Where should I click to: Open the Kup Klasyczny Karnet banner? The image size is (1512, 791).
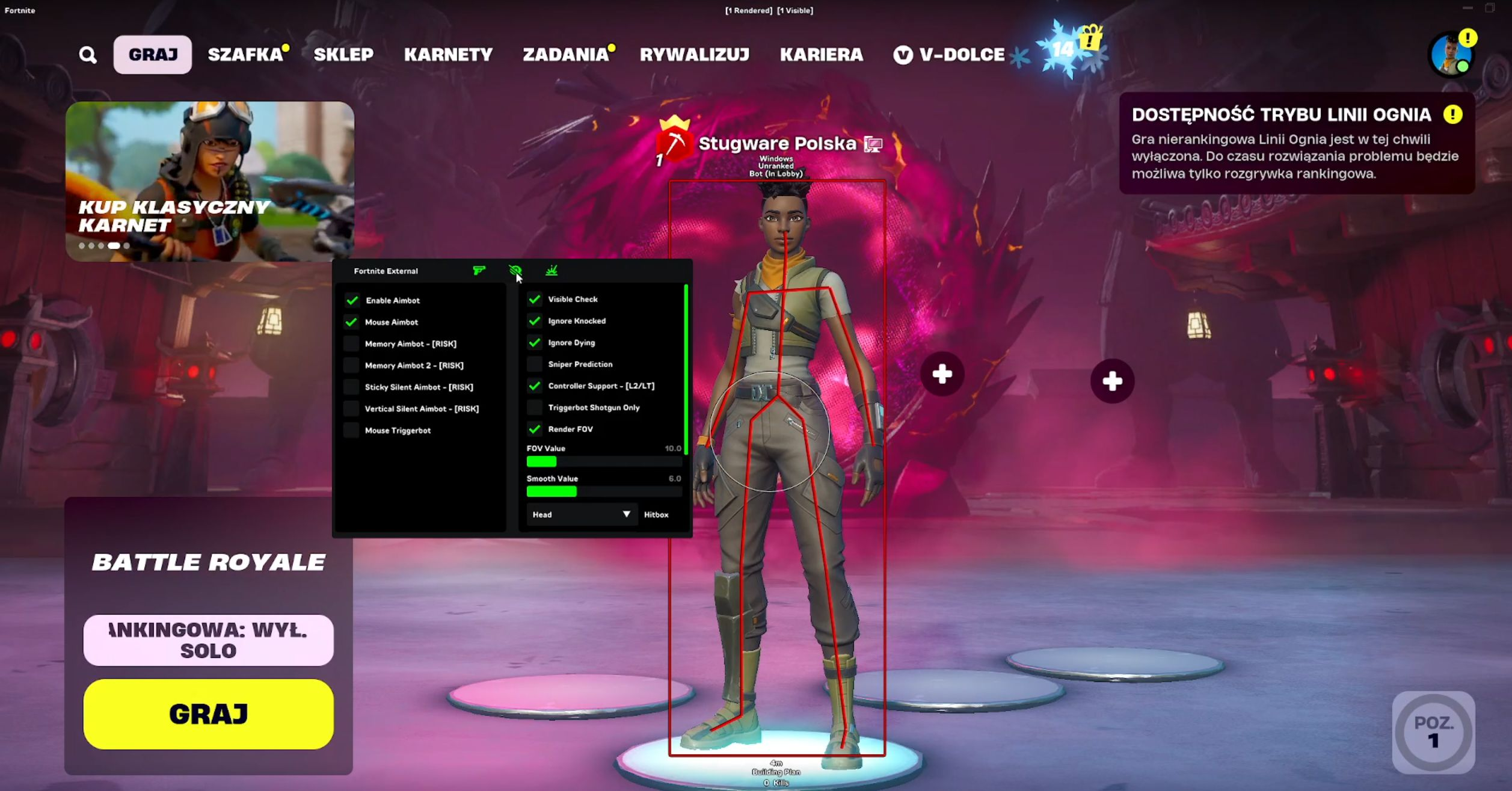pyautogui.click(x=210, y=181)
